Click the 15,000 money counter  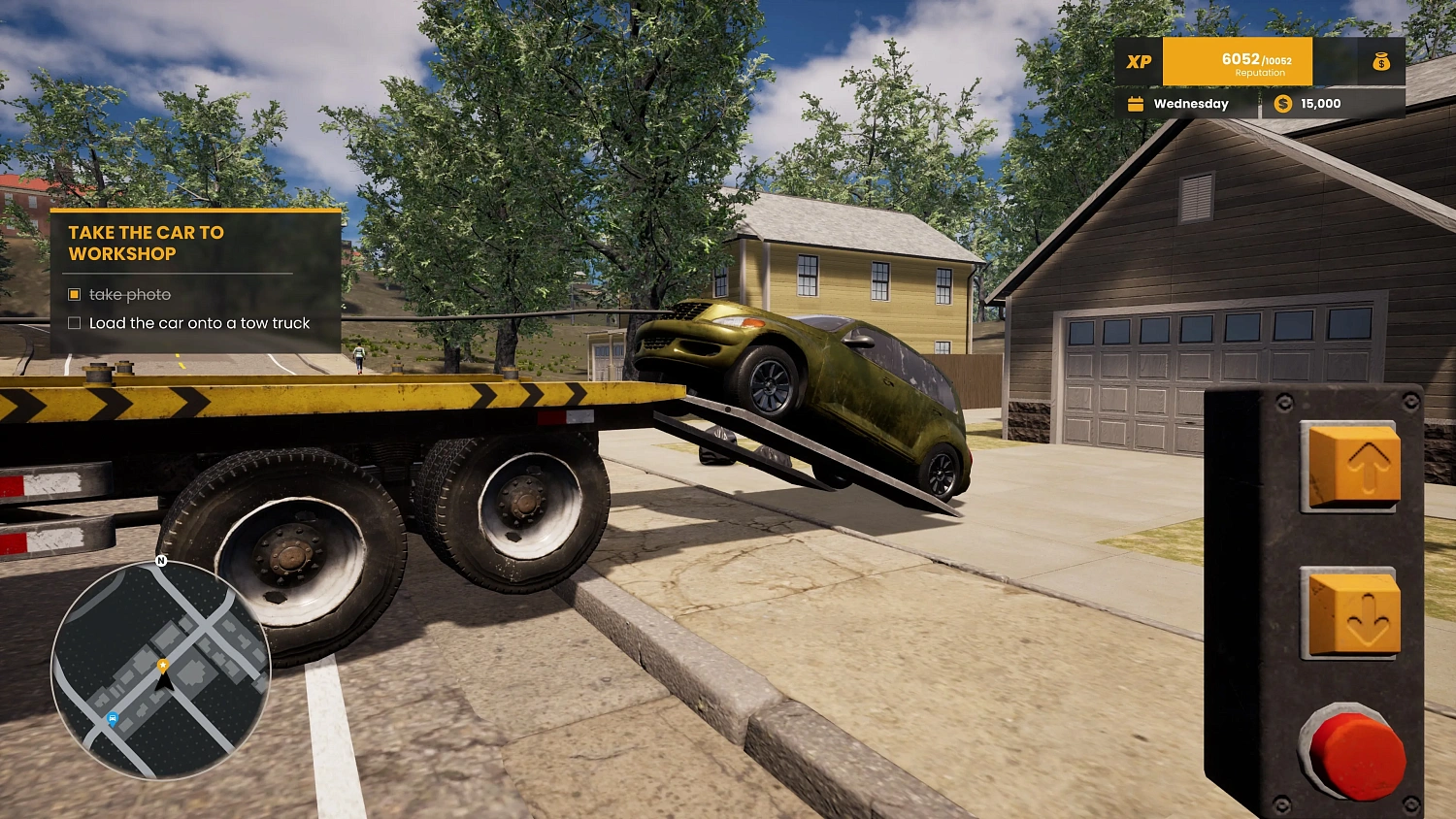tap(1320, 103)
